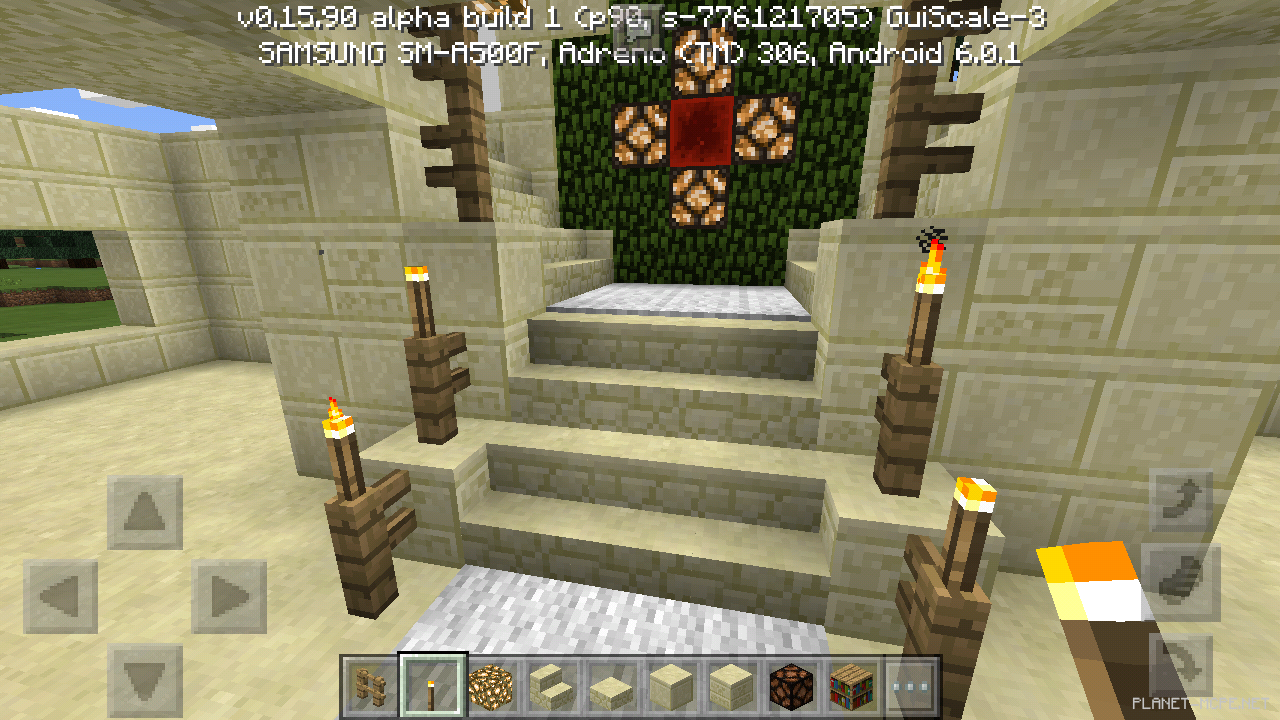This screenshot has height=720, width=1280.
Task: Choose the glowstone block in the hotbar
Action: point(492,687)
